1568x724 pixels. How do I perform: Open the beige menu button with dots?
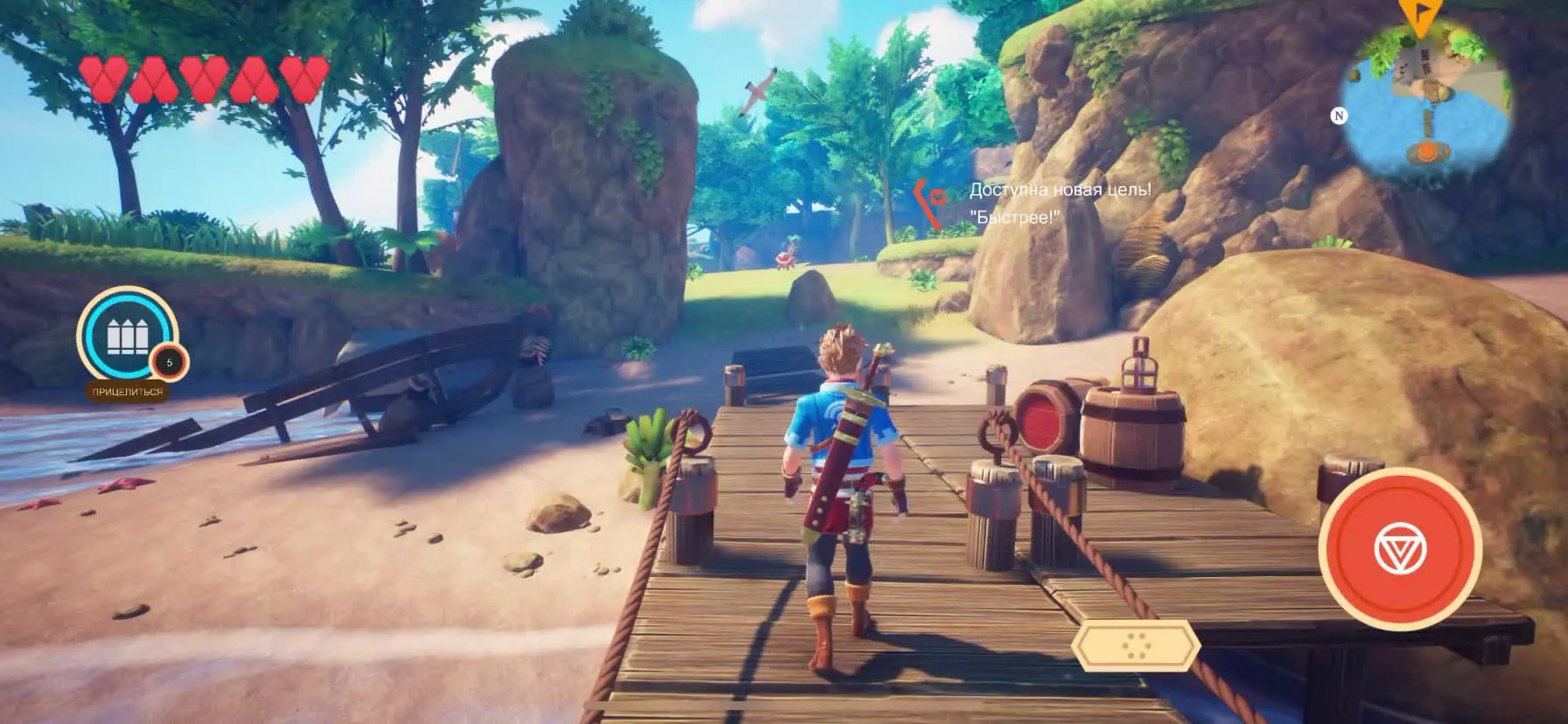(x=1137, y=646)
